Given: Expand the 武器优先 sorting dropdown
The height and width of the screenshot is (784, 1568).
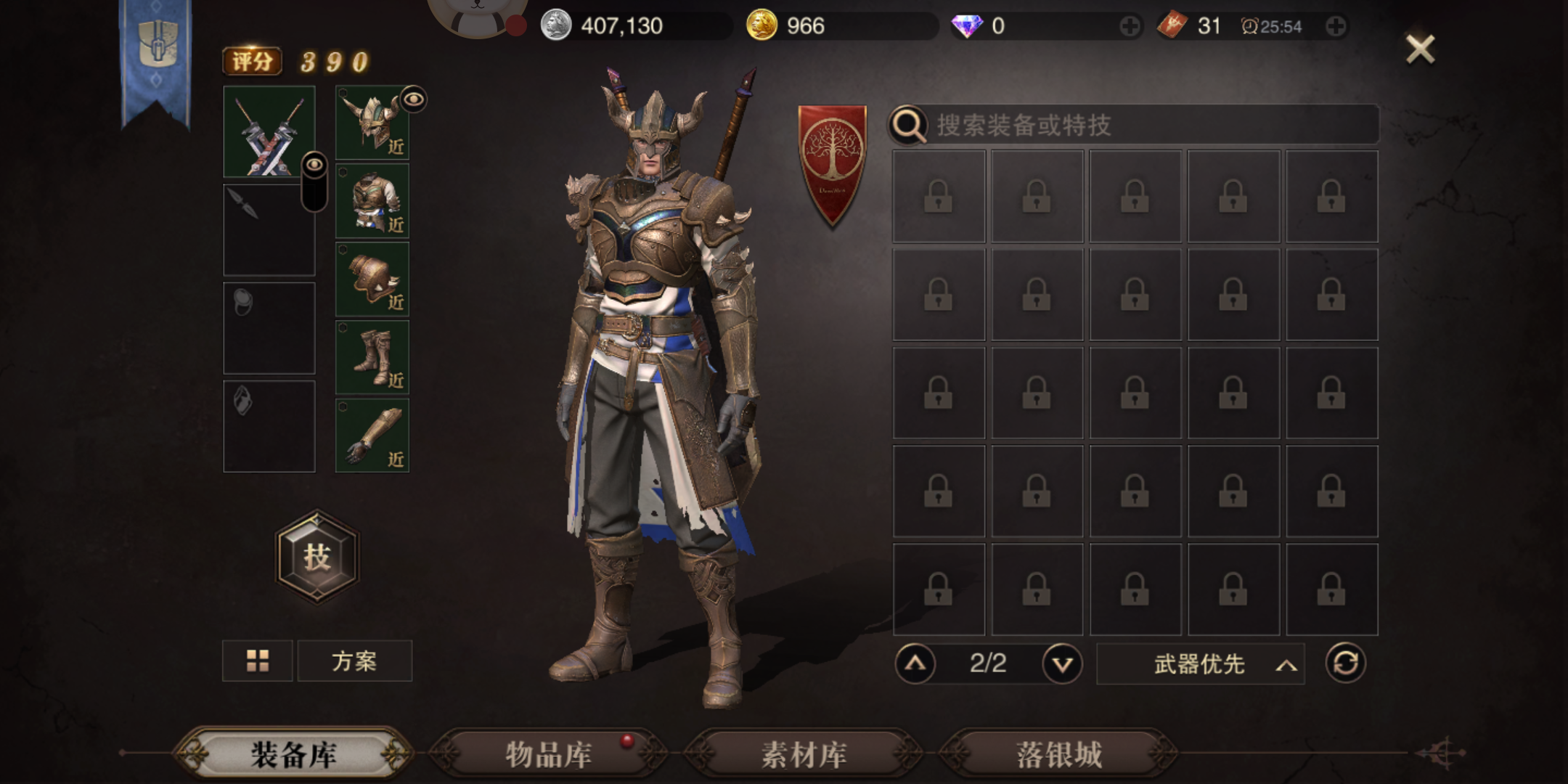Looking at the screenshot, I should (1199, 663).
